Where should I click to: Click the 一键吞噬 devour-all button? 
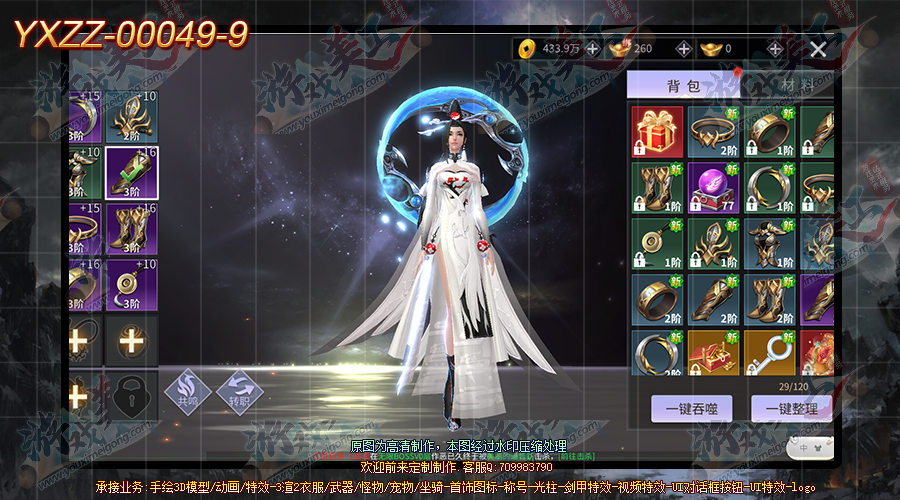click(x=691, y=408)
